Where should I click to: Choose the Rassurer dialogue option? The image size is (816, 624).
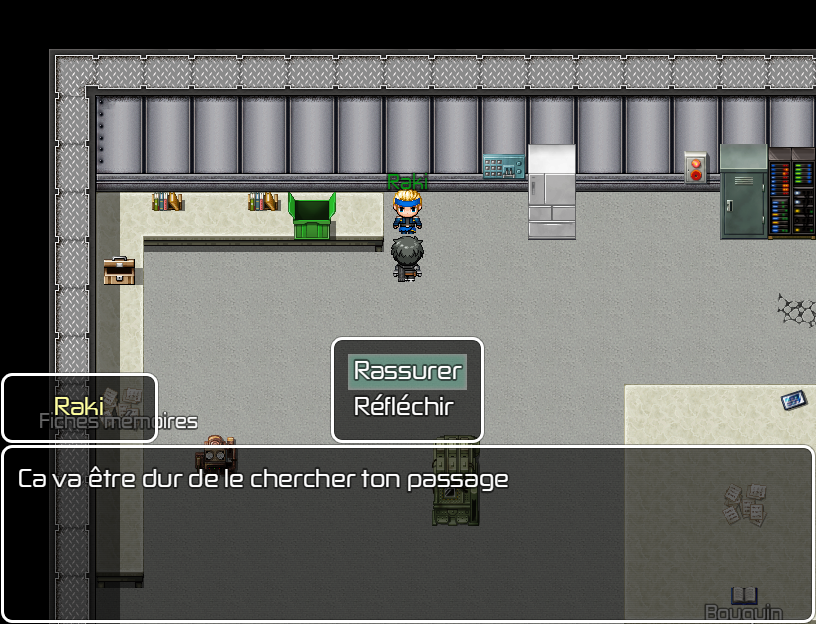coord(407,371)
